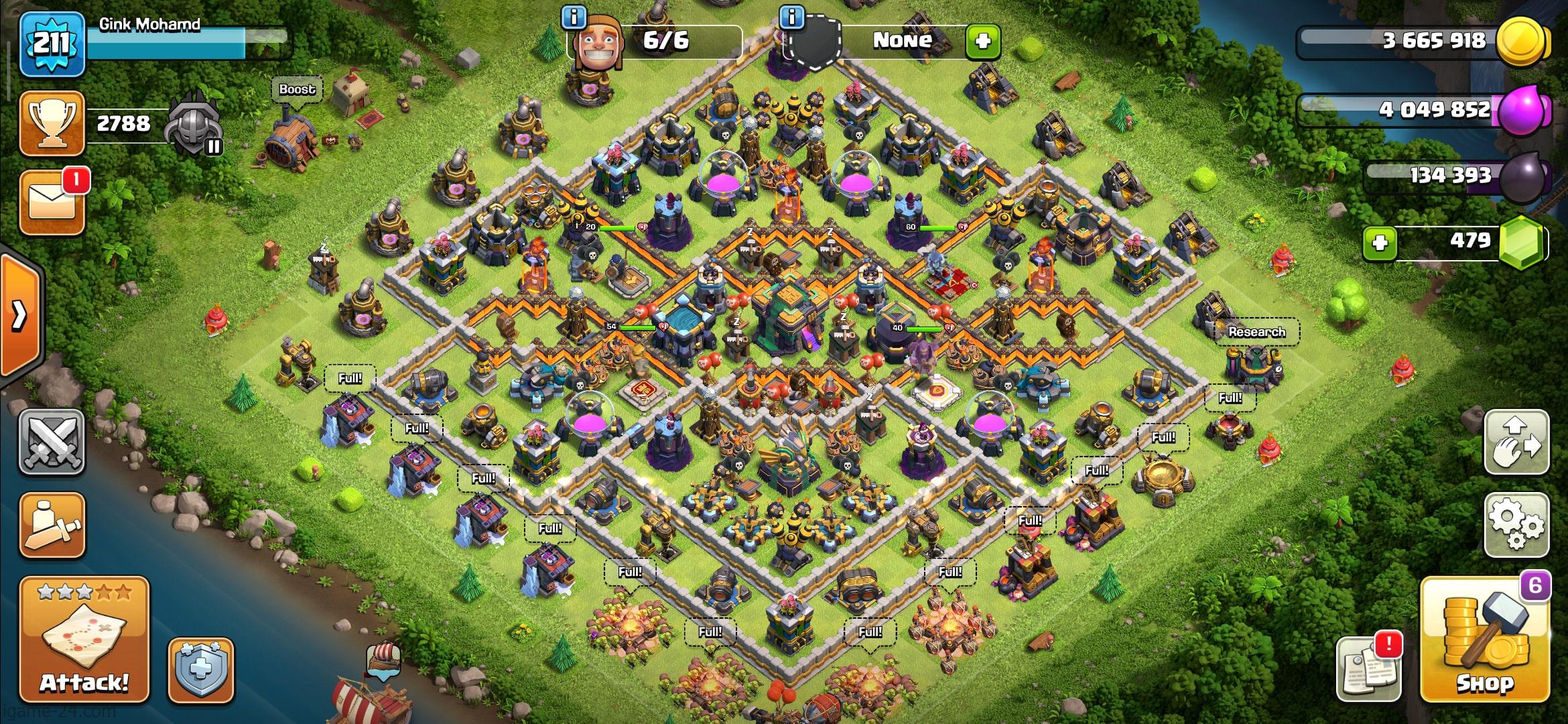Image resolution: width=1568 pixels, height=724 pixels.
Task: Open the player level 211 badge
Action: [52, 44]
